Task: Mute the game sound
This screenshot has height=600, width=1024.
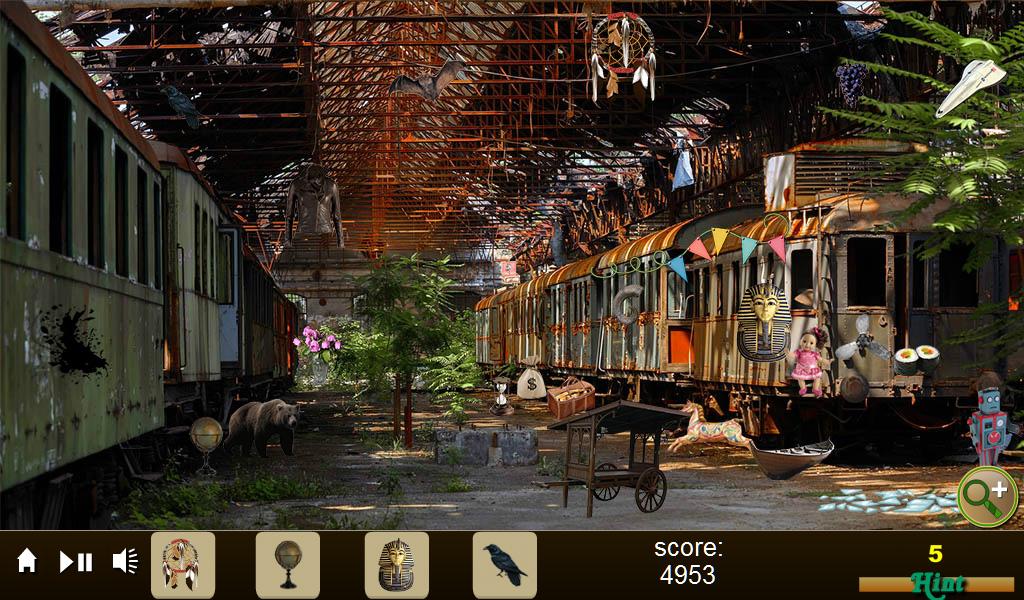Action: [125, 562]
